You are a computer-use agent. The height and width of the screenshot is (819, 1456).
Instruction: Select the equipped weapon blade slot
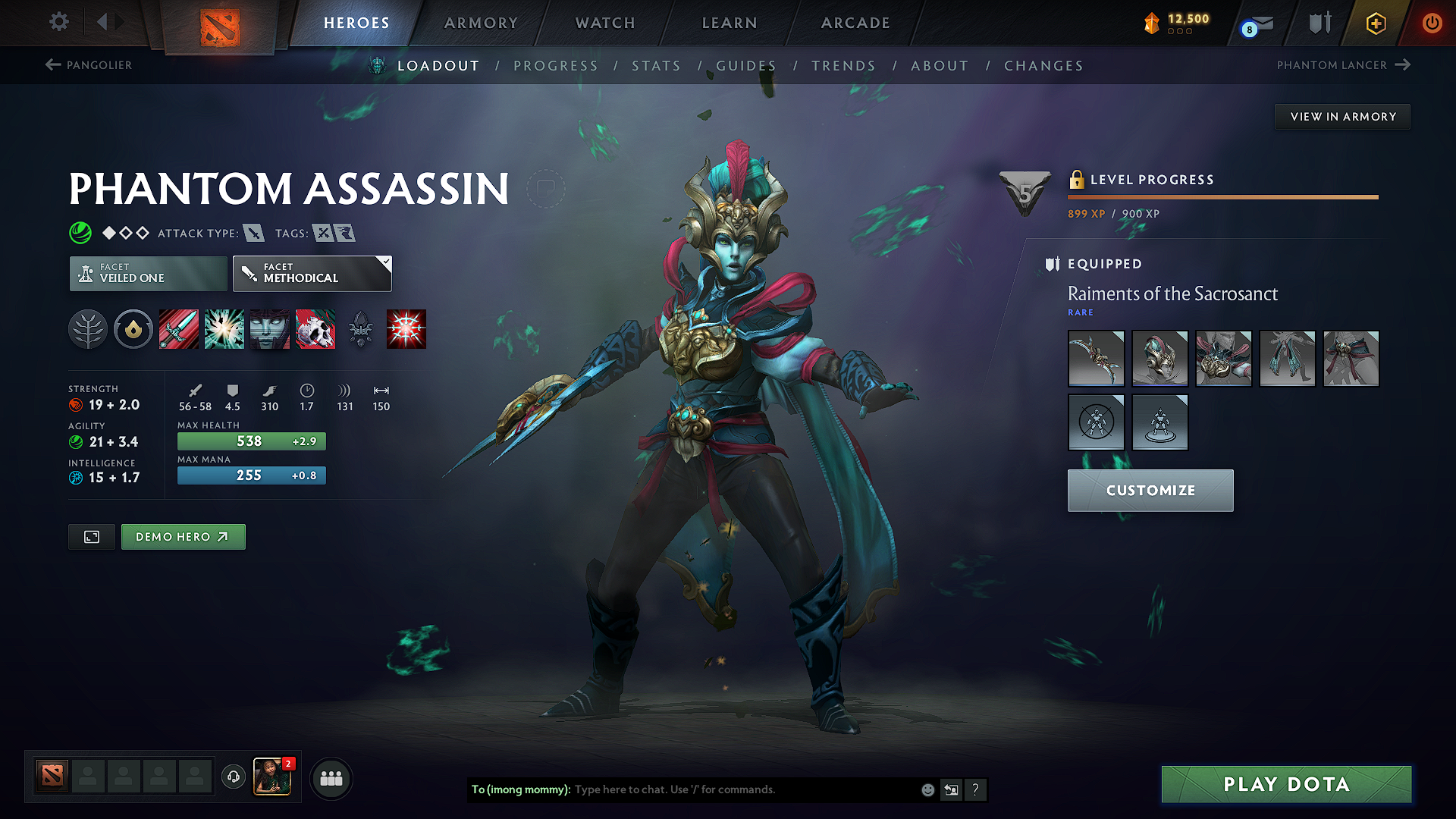click(x=1096, y=359)
